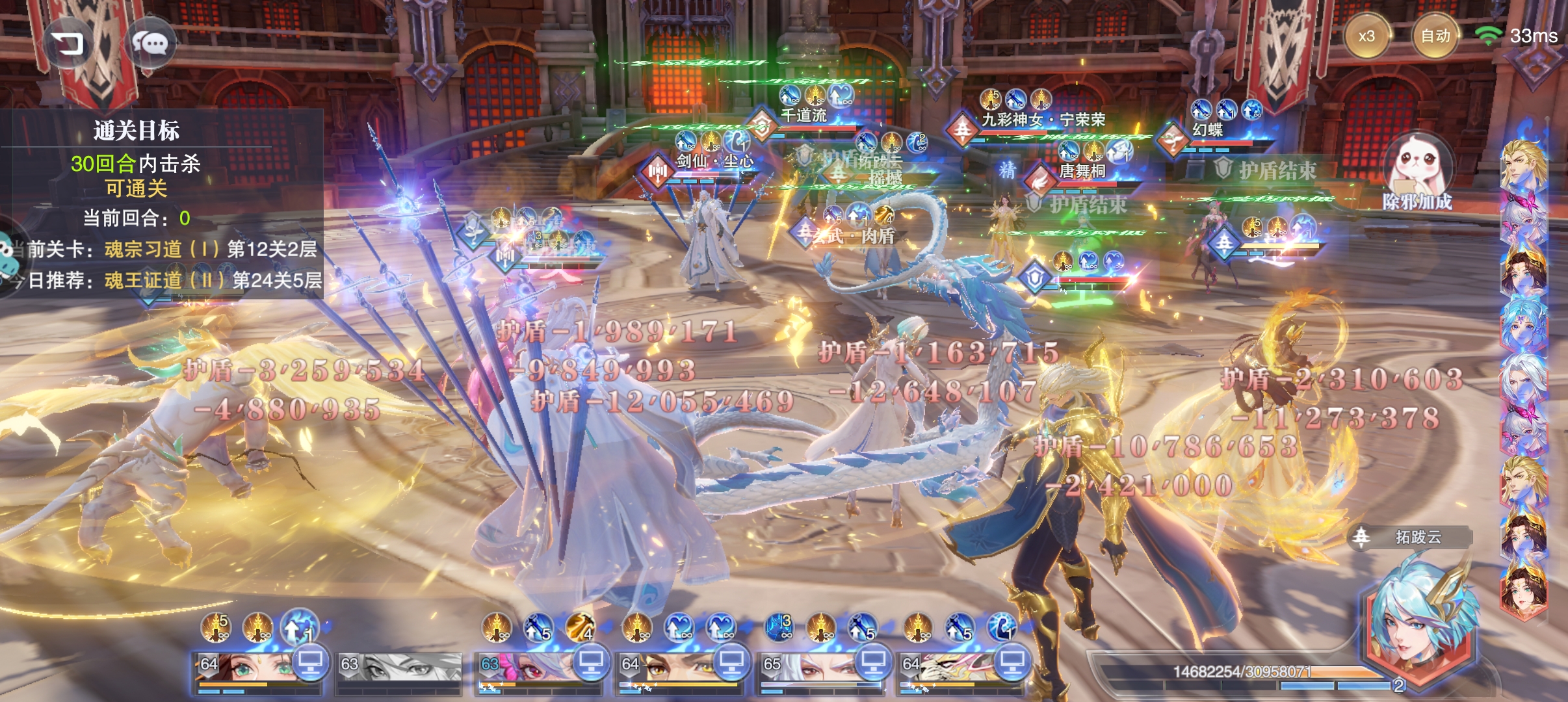This screenshot has height=702, width=1568.
Task: Tap the back arrow button
Action: coord(69,44)
